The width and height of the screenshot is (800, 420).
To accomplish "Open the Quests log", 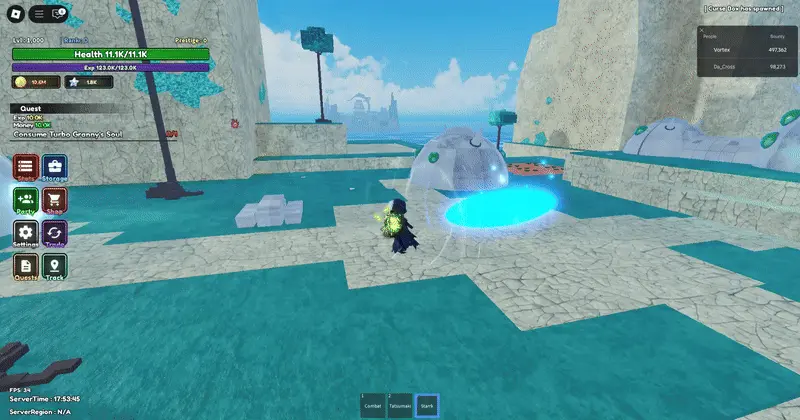I will (x=26, y=265).
